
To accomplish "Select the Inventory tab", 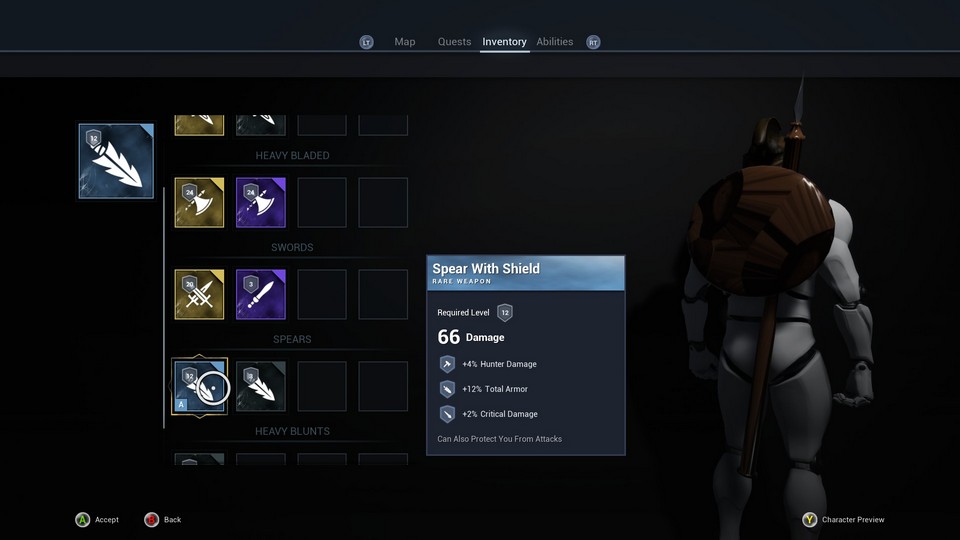I will click(504, 42).
